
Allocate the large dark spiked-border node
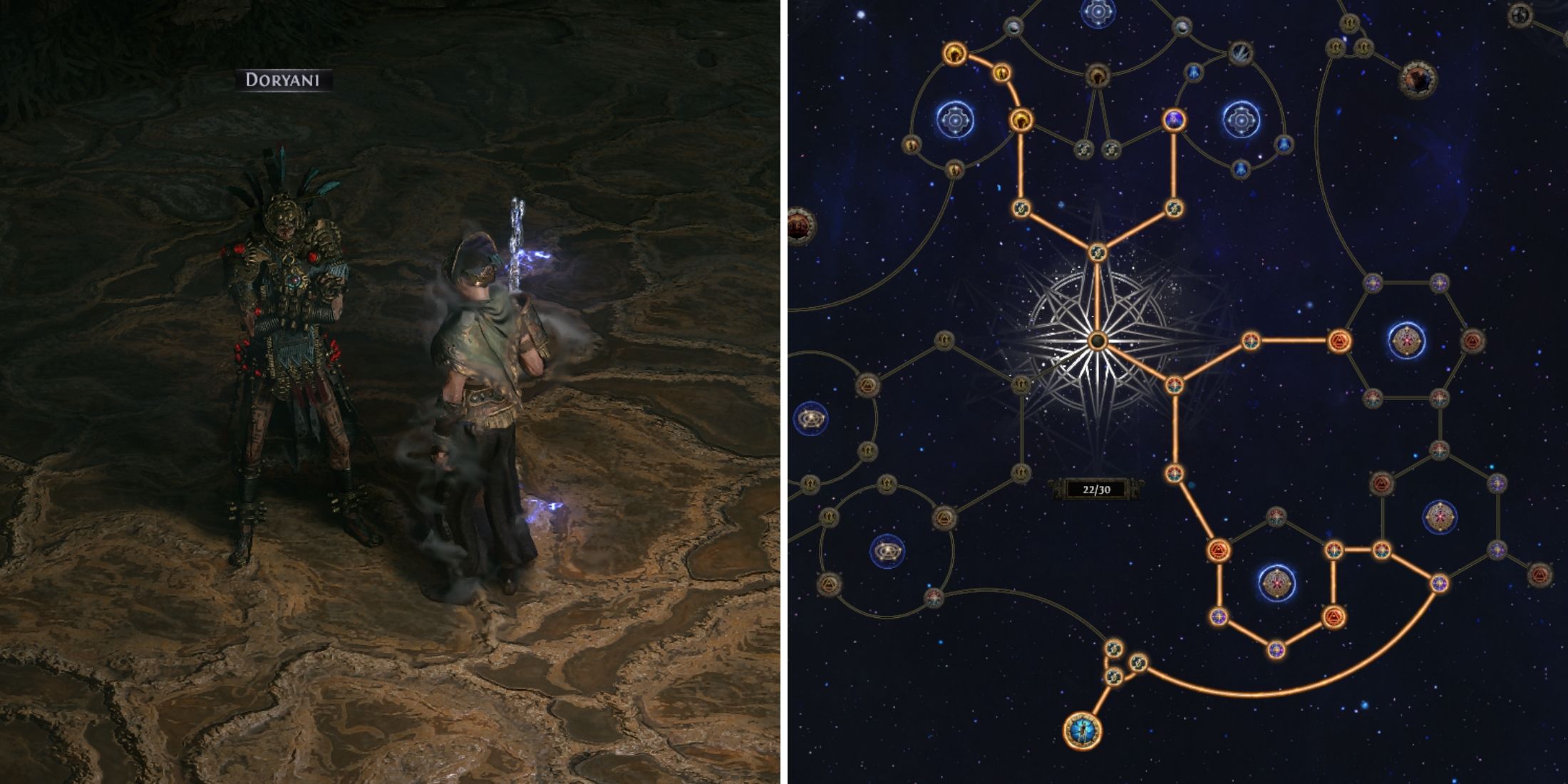tap(1417, 80)
